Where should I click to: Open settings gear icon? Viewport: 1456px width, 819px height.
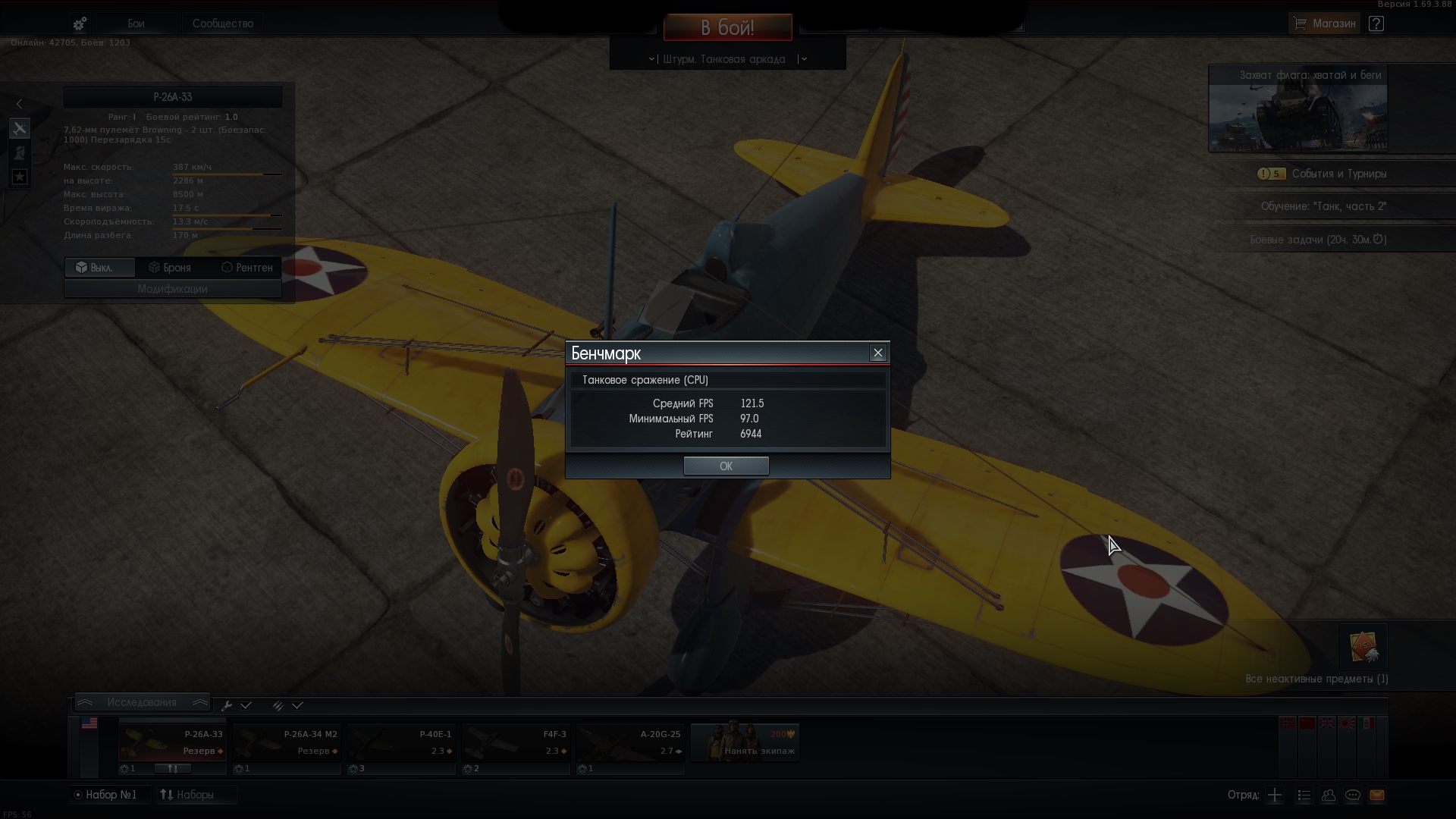(80, 24)
